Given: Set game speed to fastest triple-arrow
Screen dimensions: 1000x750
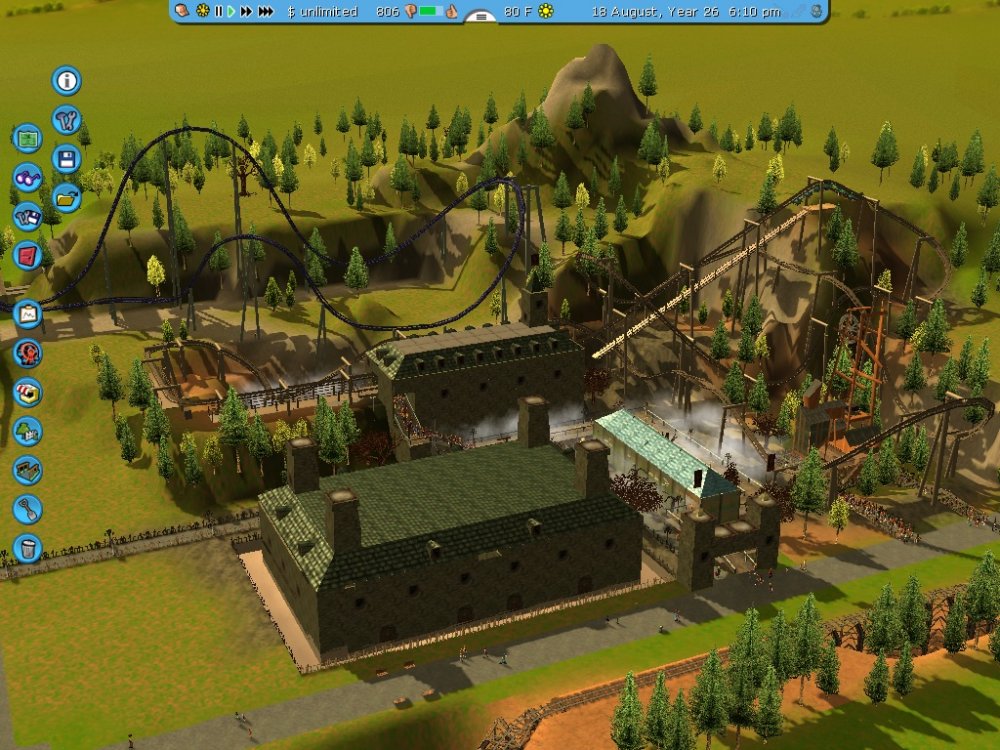Looking at the screenshot, I should (x=266, y=12).
